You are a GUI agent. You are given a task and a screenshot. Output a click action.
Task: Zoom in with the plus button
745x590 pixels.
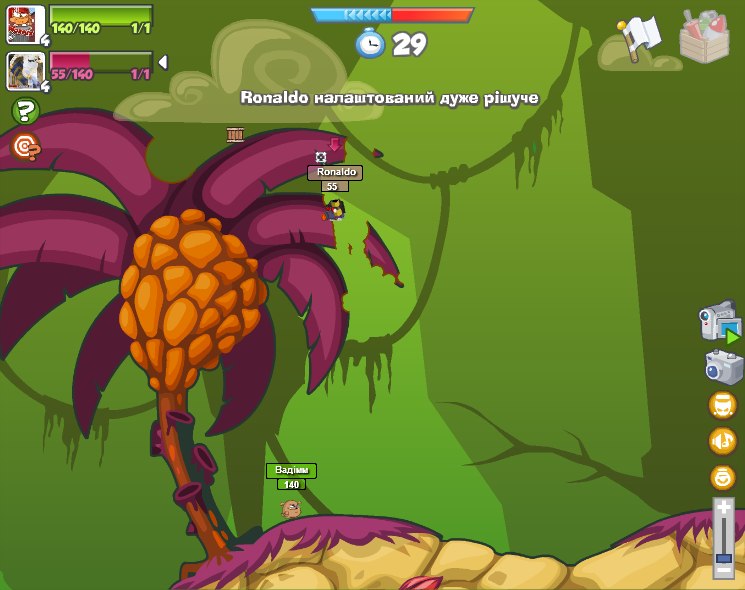(x=723, y=510)
